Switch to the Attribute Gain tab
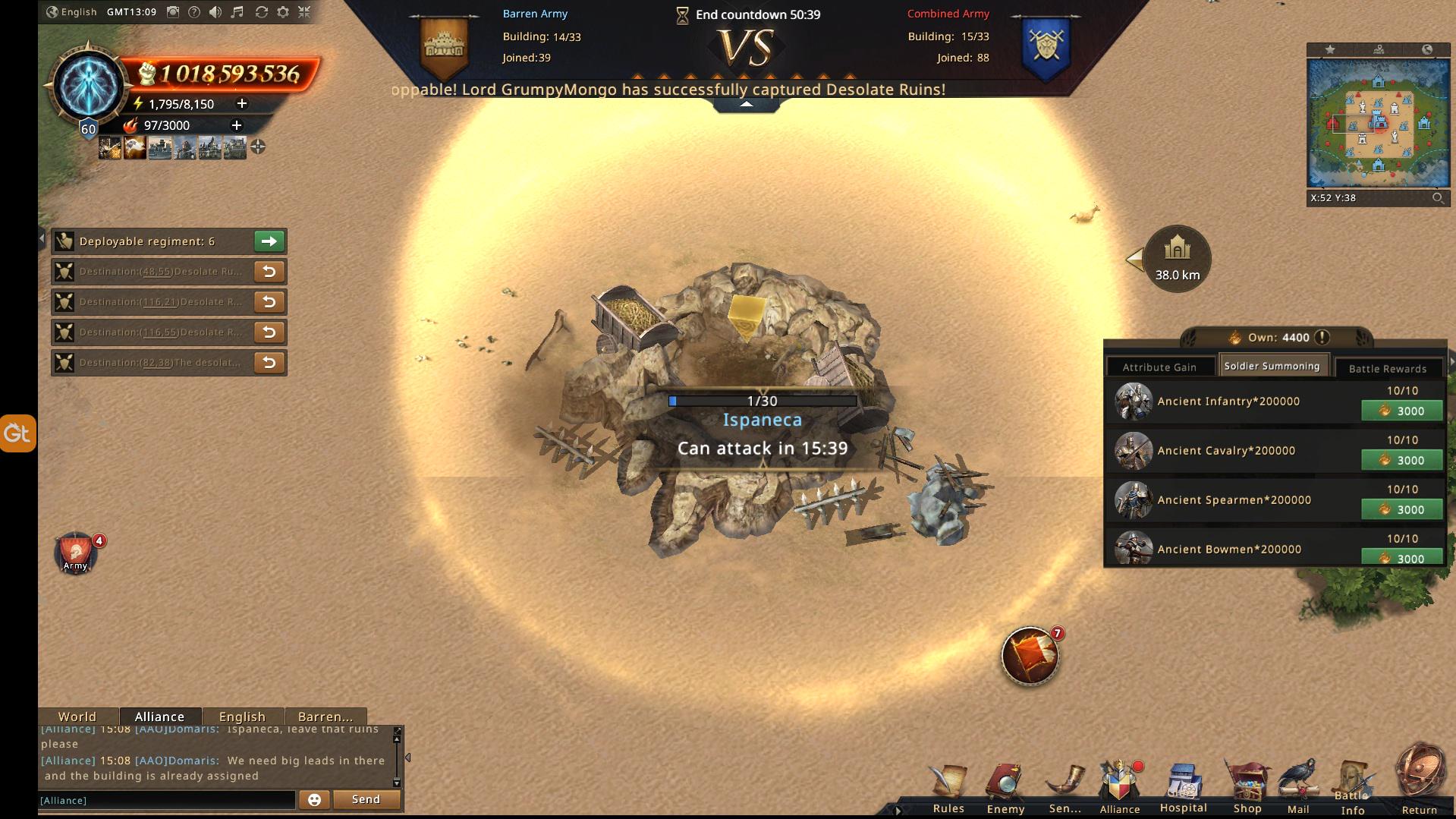The image size is (1456, 819). click(x=1159, y=367)
